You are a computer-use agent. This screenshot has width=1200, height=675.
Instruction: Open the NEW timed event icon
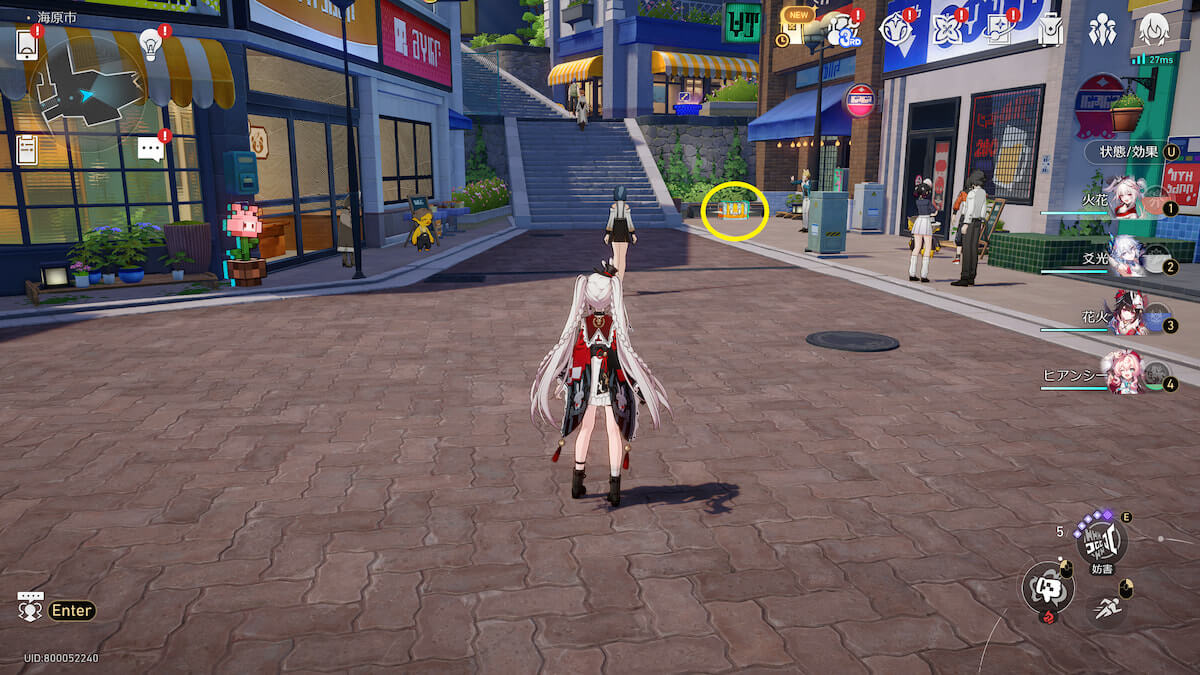pos(795,28)
